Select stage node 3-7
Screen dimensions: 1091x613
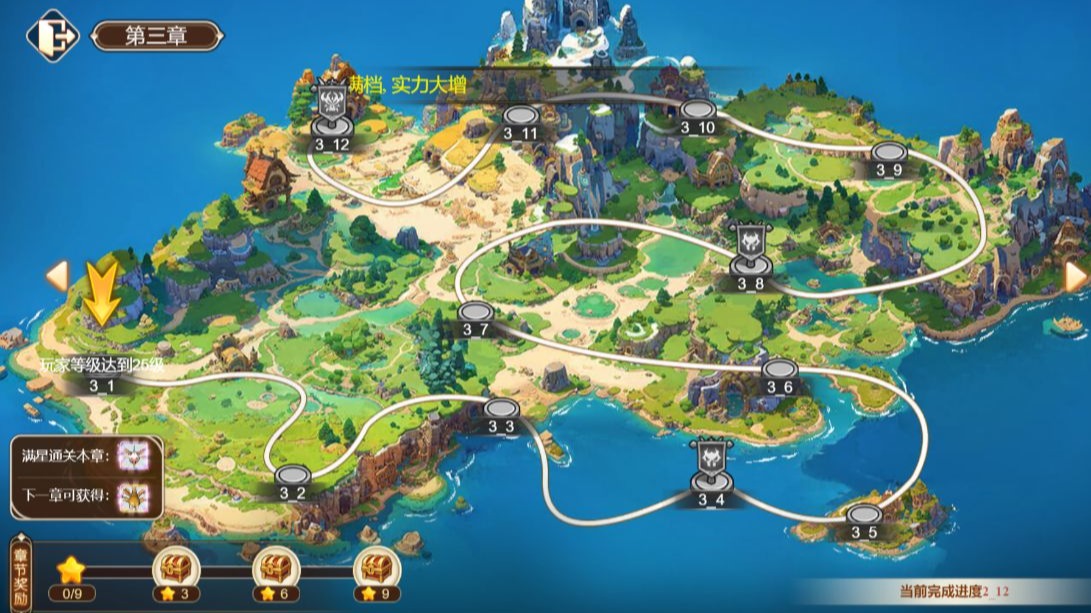pos(476,313)
